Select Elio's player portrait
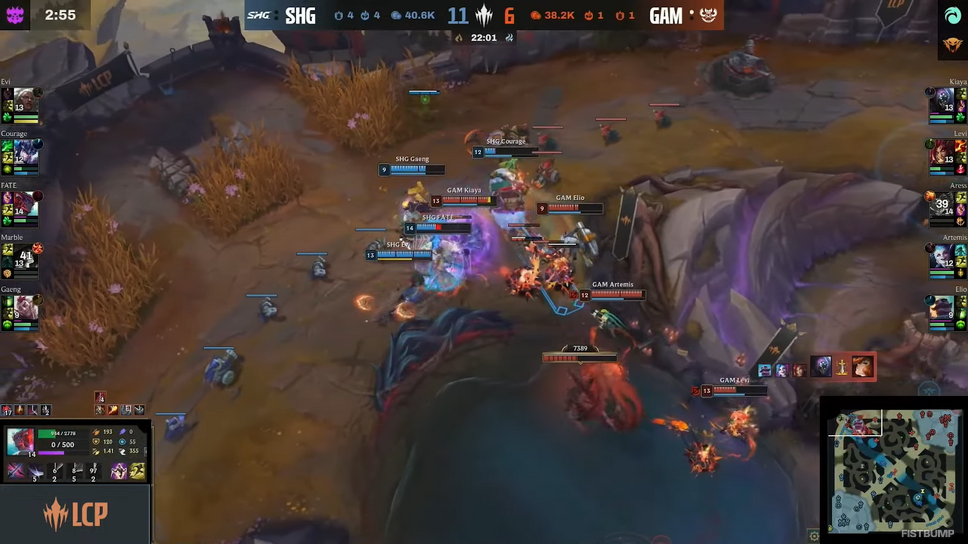This screenshot has height=544, width=968. (x=942, y=308)
